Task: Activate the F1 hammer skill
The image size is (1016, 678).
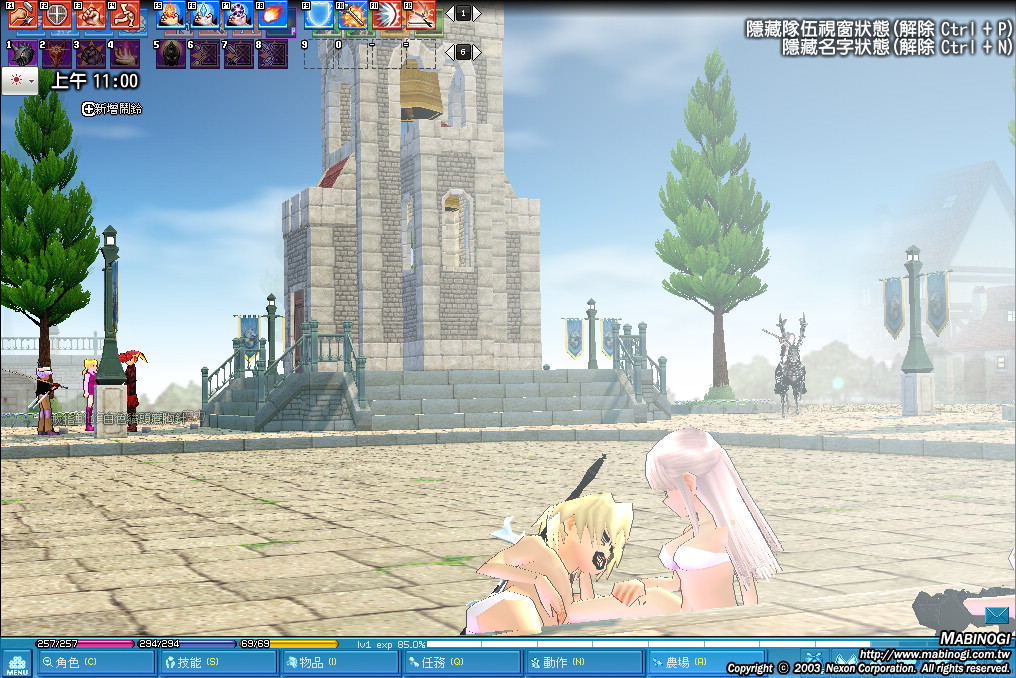Action: [x=23, y=15]
